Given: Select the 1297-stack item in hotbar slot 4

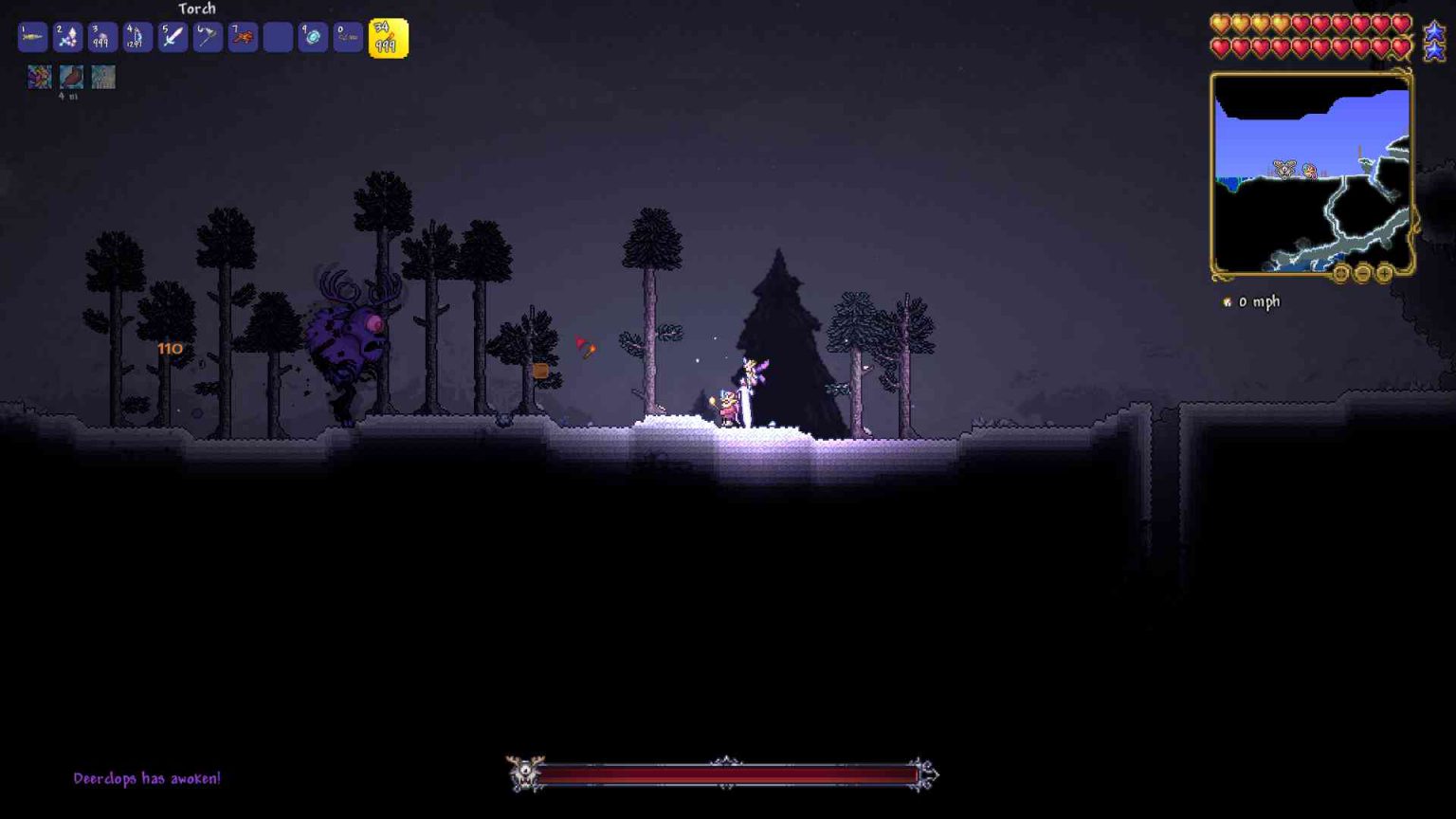Looking at the screenshot, I should [136, 36].
